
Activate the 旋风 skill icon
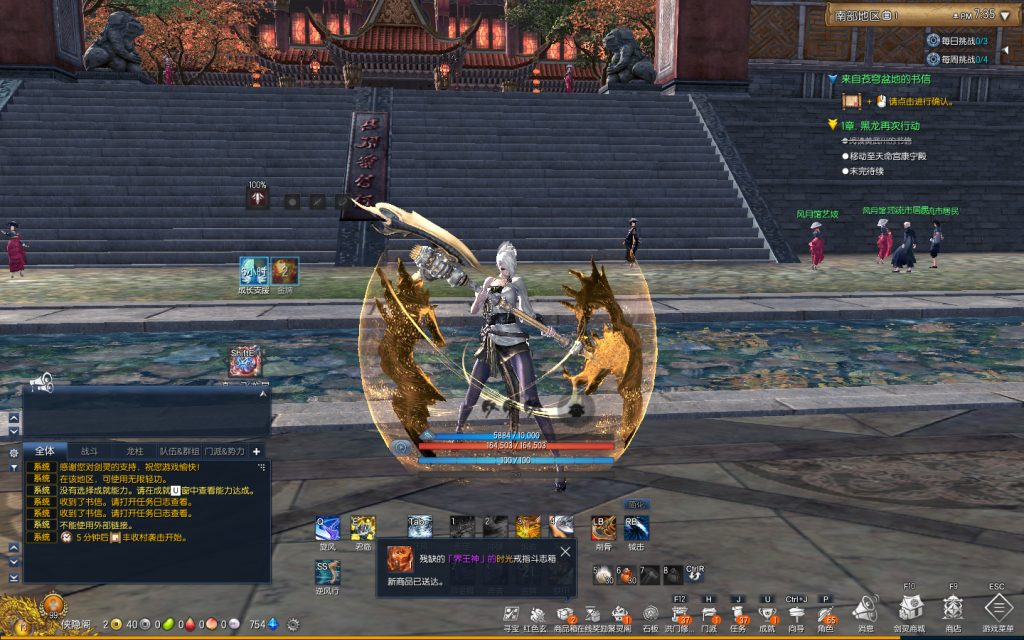point(328,528)
